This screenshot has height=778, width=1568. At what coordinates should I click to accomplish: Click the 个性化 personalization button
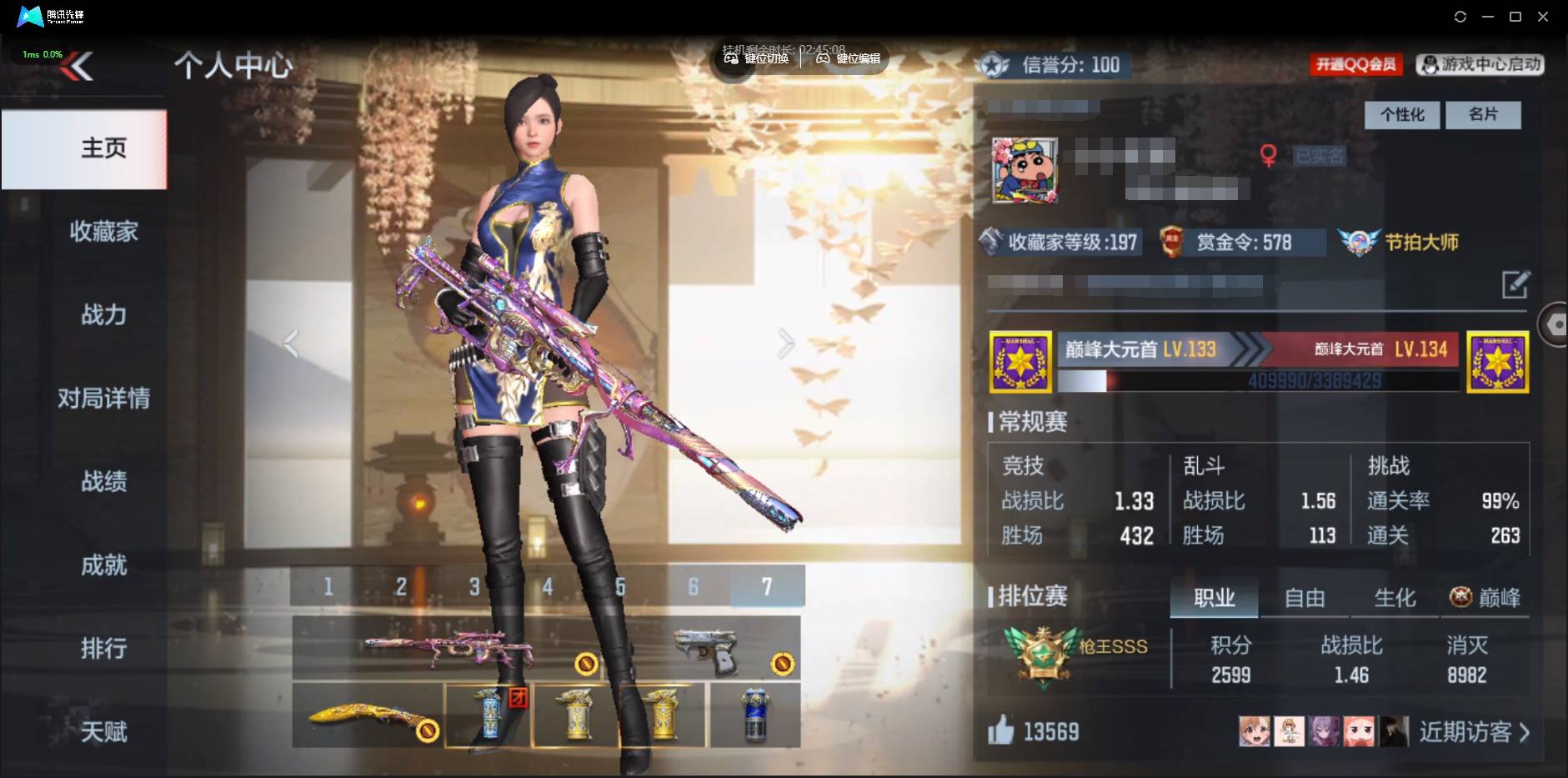pyautogui.click(x=1401, y=114)
